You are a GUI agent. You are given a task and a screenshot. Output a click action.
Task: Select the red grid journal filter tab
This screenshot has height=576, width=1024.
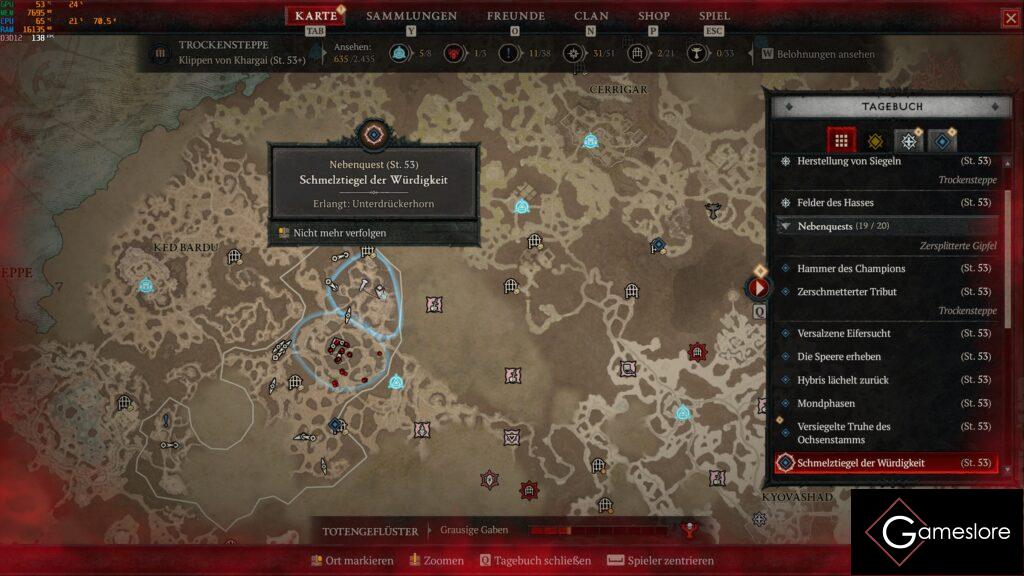tap(841, 140)
